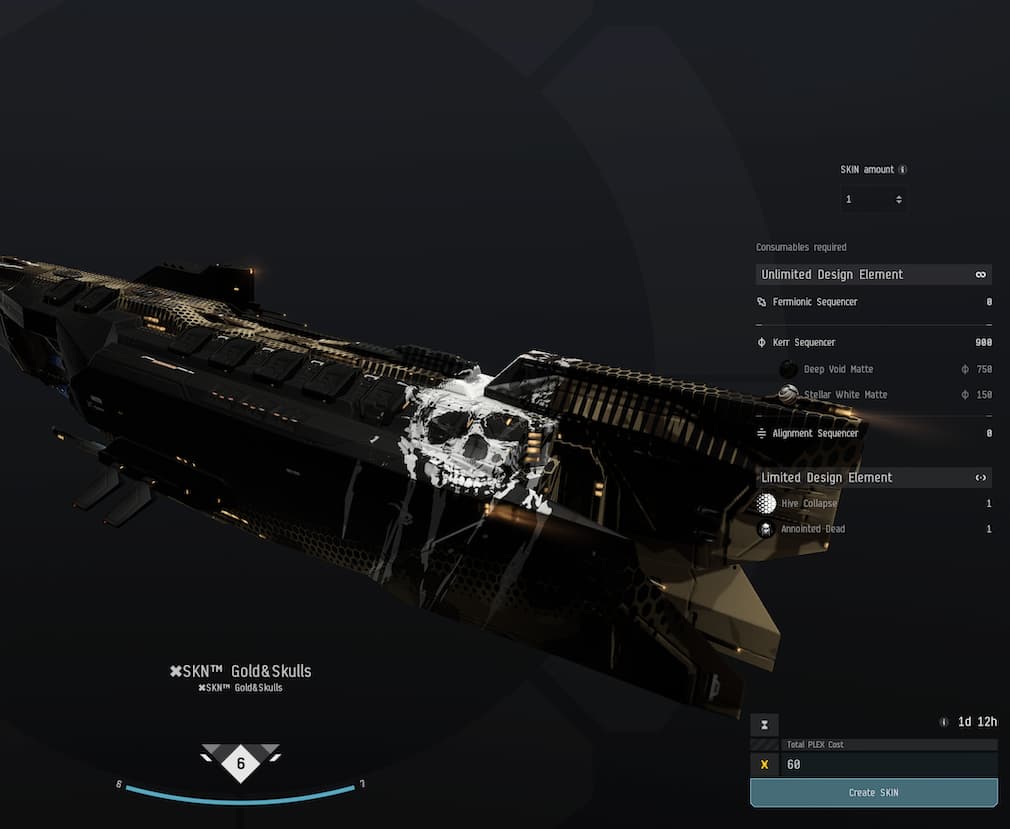Image resolution: width=1010 pixels, height=829 pixels.
Task: Open the Limited Design Element header
Action: tap(873, 477)
